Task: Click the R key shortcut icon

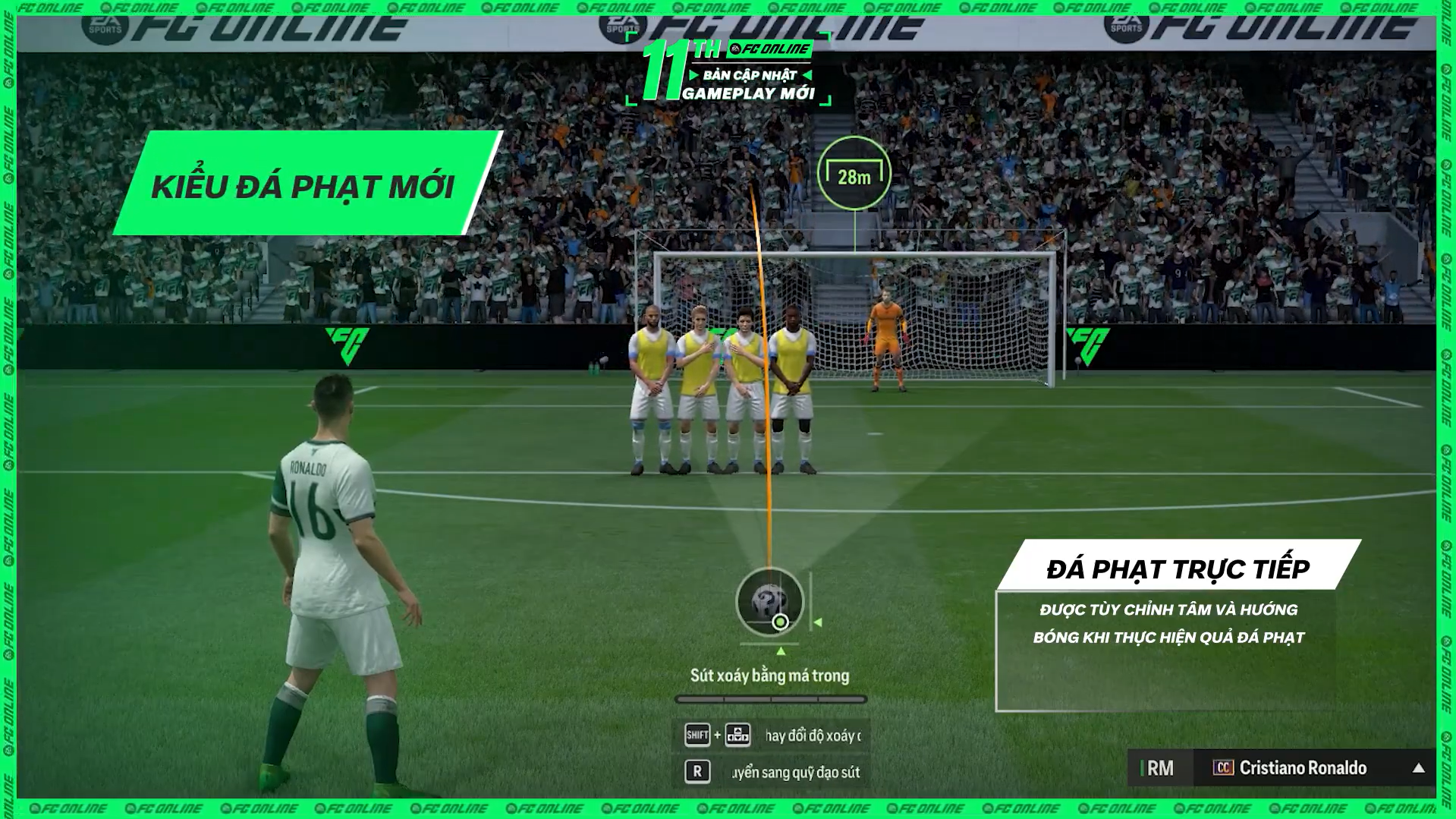Action: tap(698, 771)
